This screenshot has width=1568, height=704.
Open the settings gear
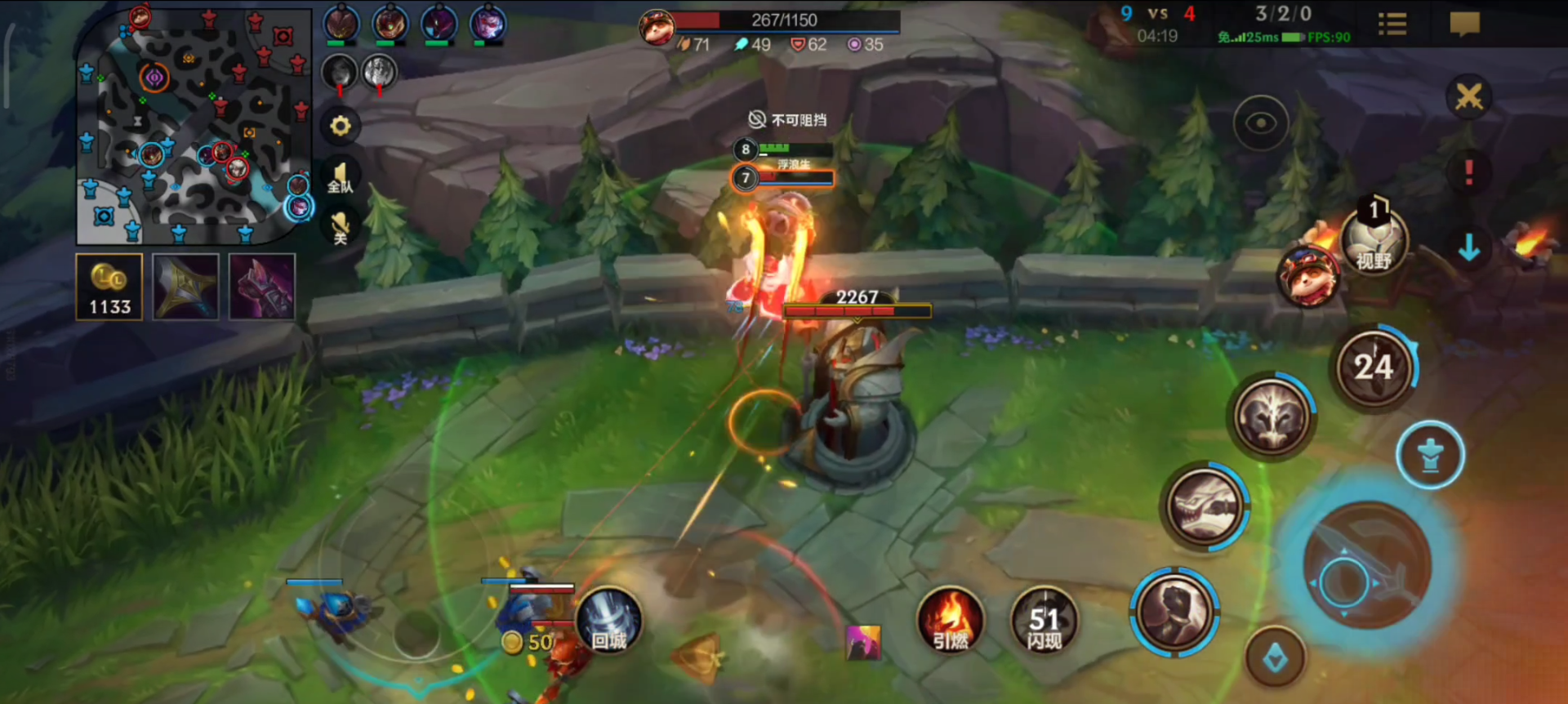[x=340, y=126]
